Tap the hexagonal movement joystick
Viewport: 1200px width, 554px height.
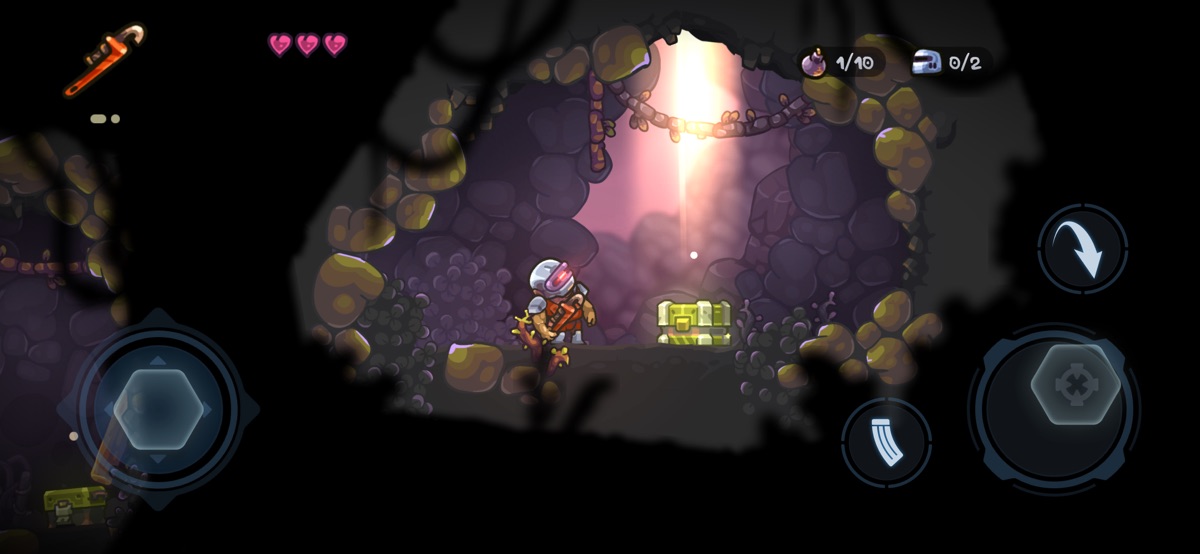click(158, 409)
